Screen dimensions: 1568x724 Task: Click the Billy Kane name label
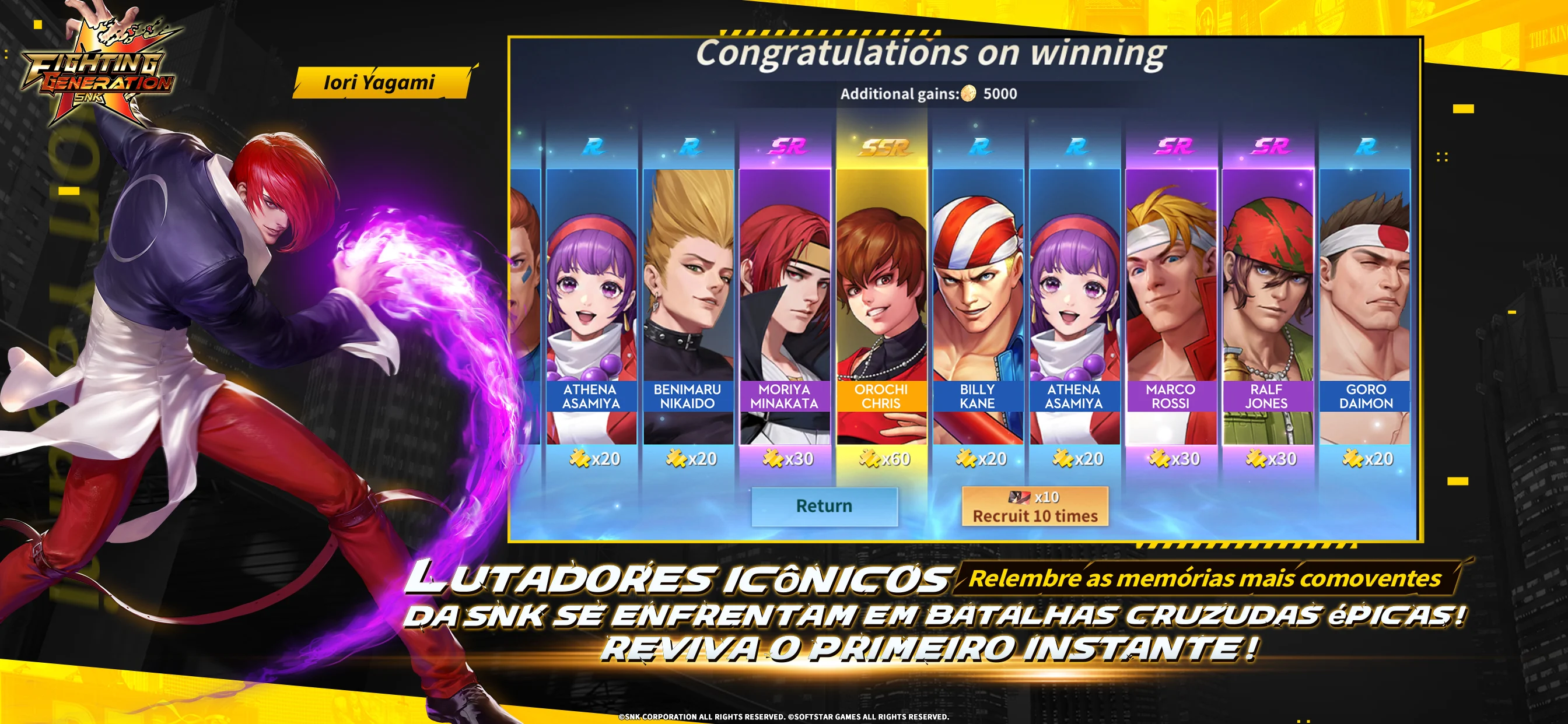tap(979, 396)
